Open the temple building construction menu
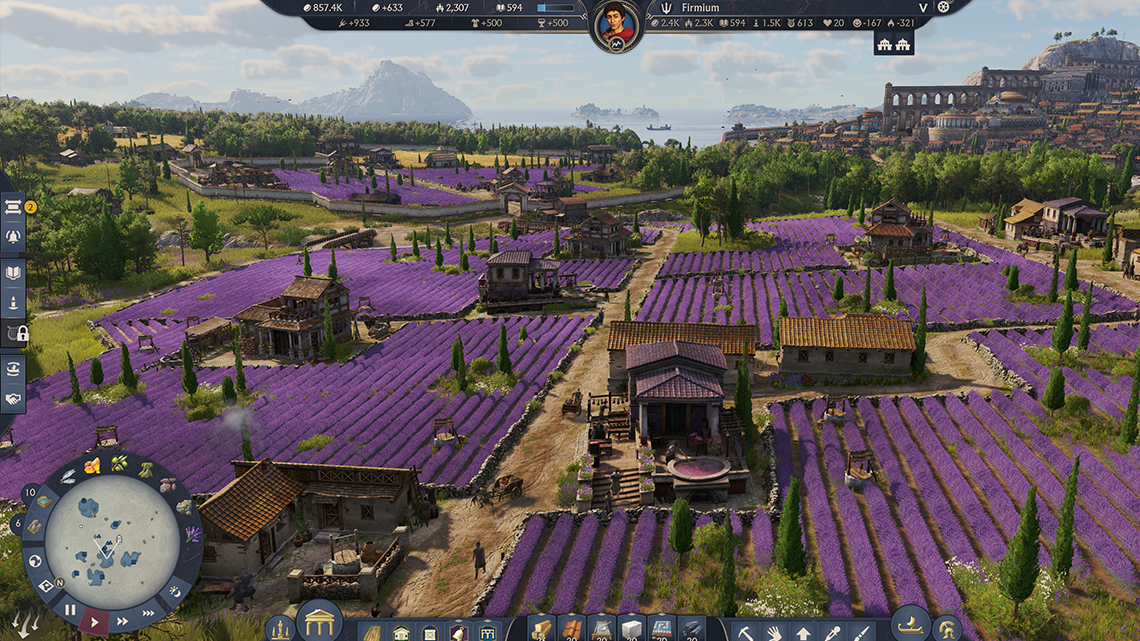 (319, 622)
